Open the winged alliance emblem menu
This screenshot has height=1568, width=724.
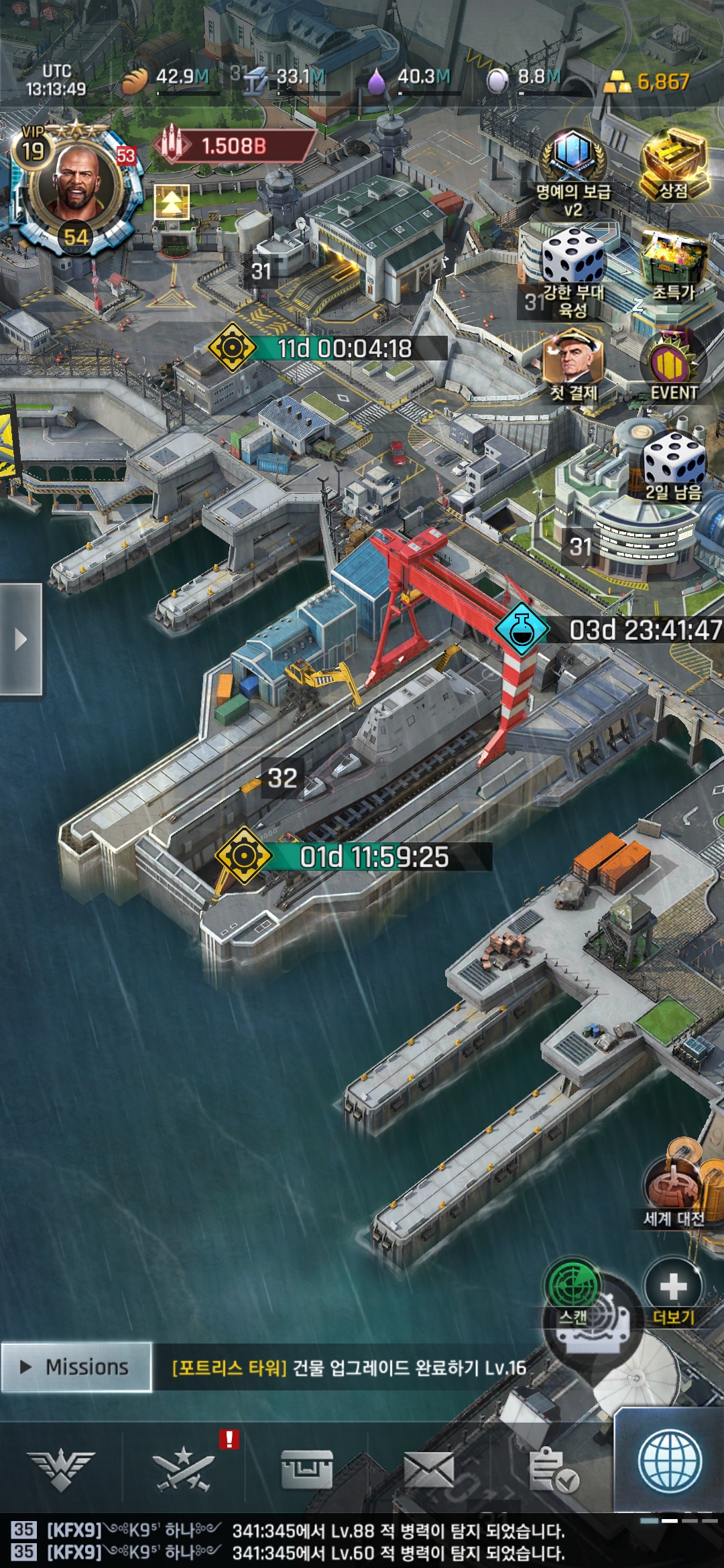(x=61, y=1471)
